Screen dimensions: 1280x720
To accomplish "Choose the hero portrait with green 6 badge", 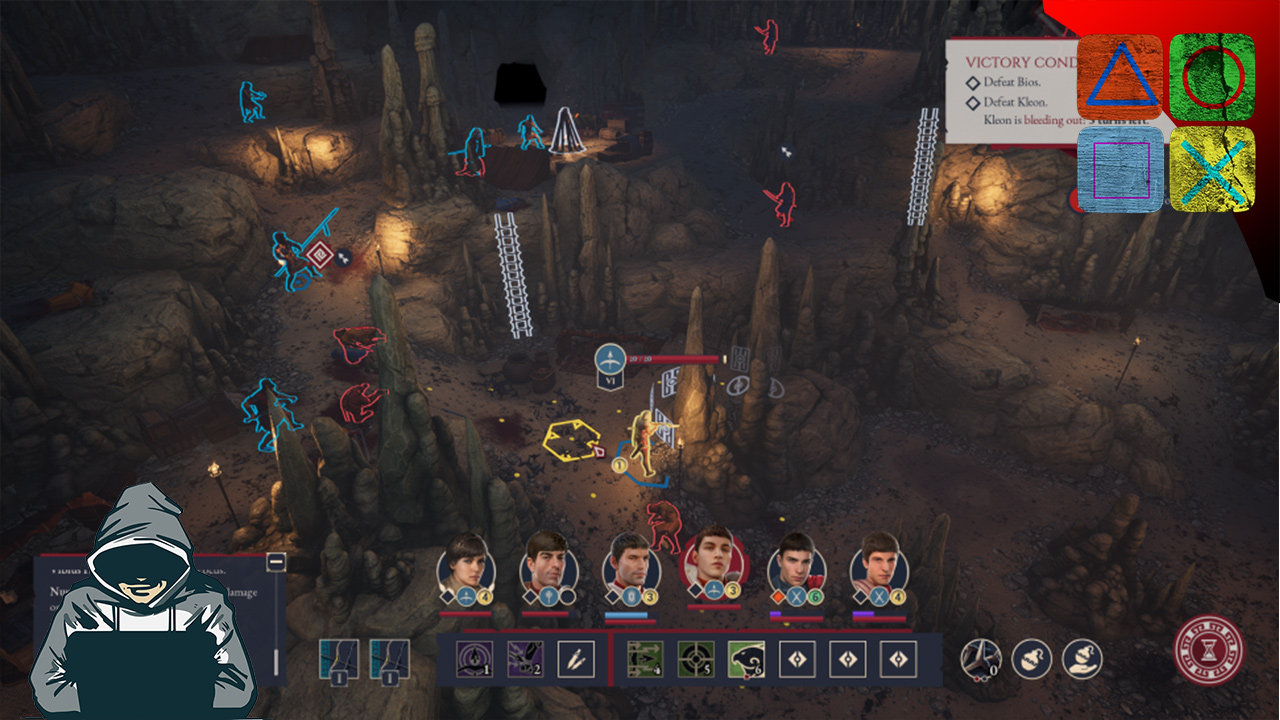I will 796,567.
